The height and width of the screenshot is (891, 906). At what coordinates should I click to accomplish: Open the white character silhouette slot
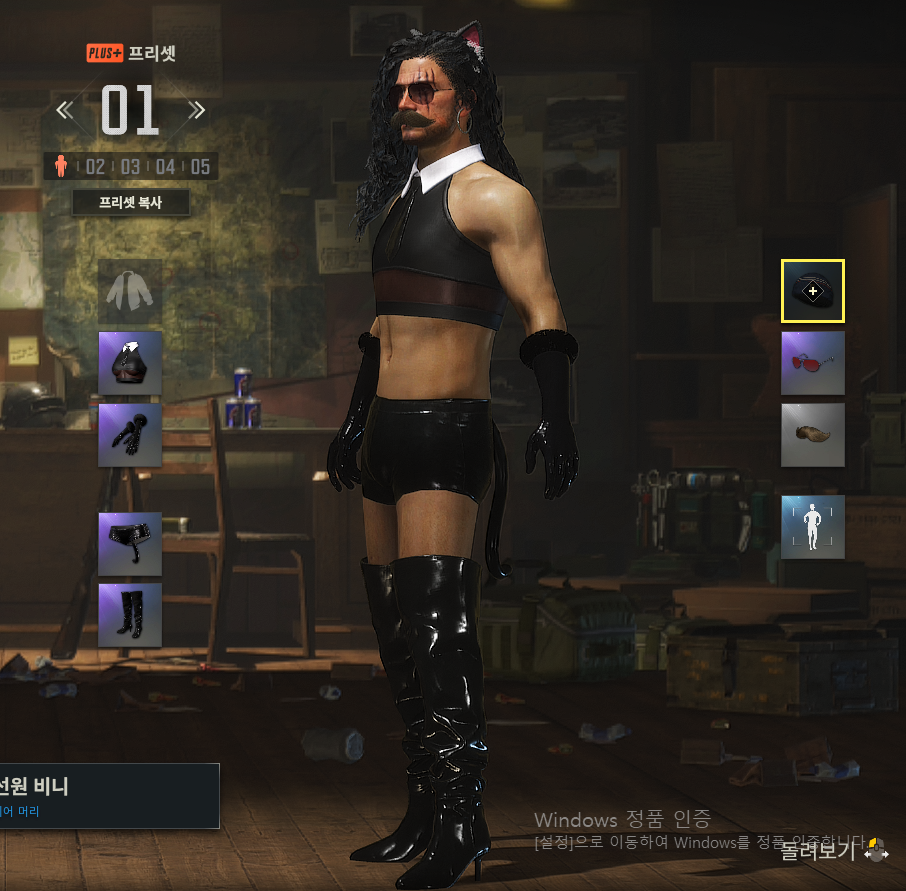(x=812, y=526)
